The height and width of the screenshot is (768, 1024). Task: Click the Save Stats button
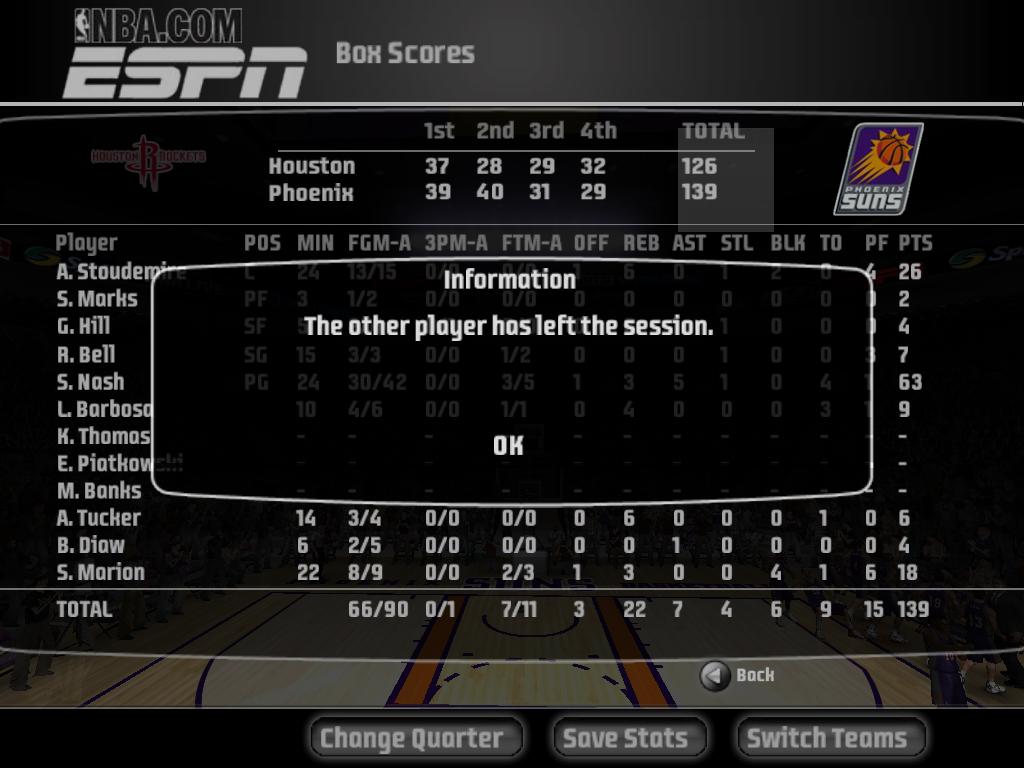coord(629,738)
